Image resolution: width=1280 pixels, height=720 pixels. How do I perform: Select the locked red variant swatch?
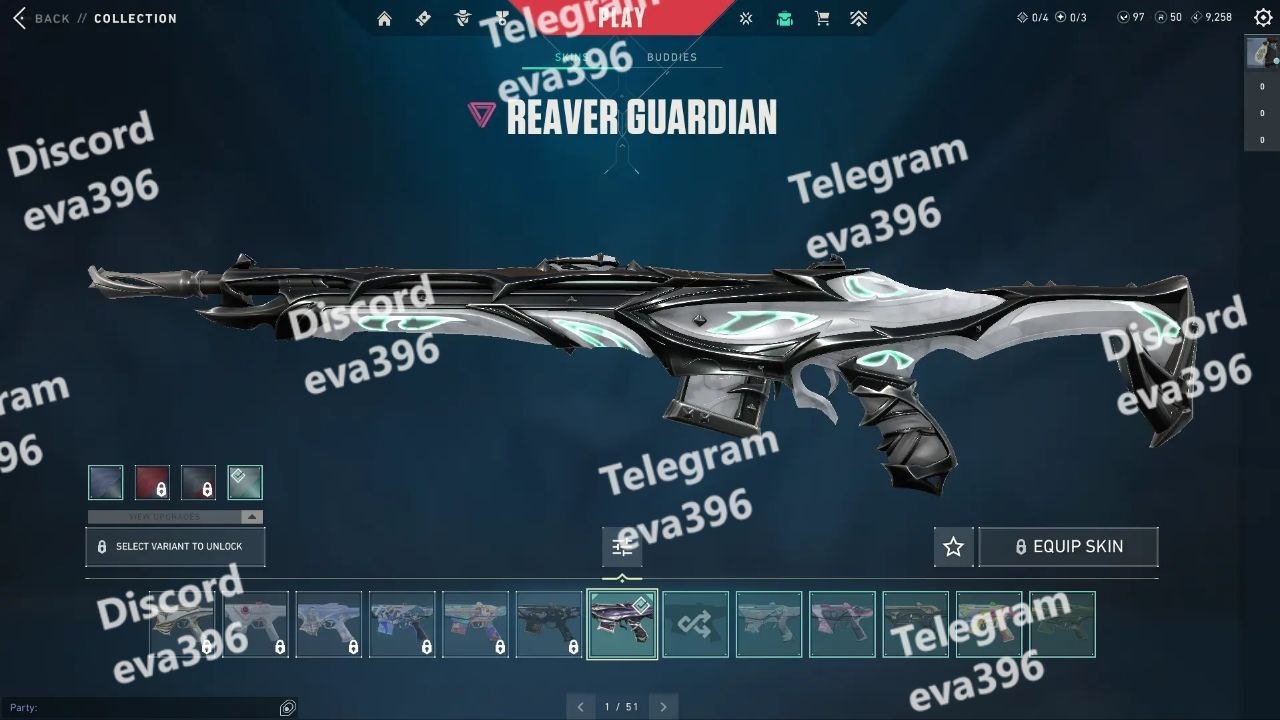152,483
